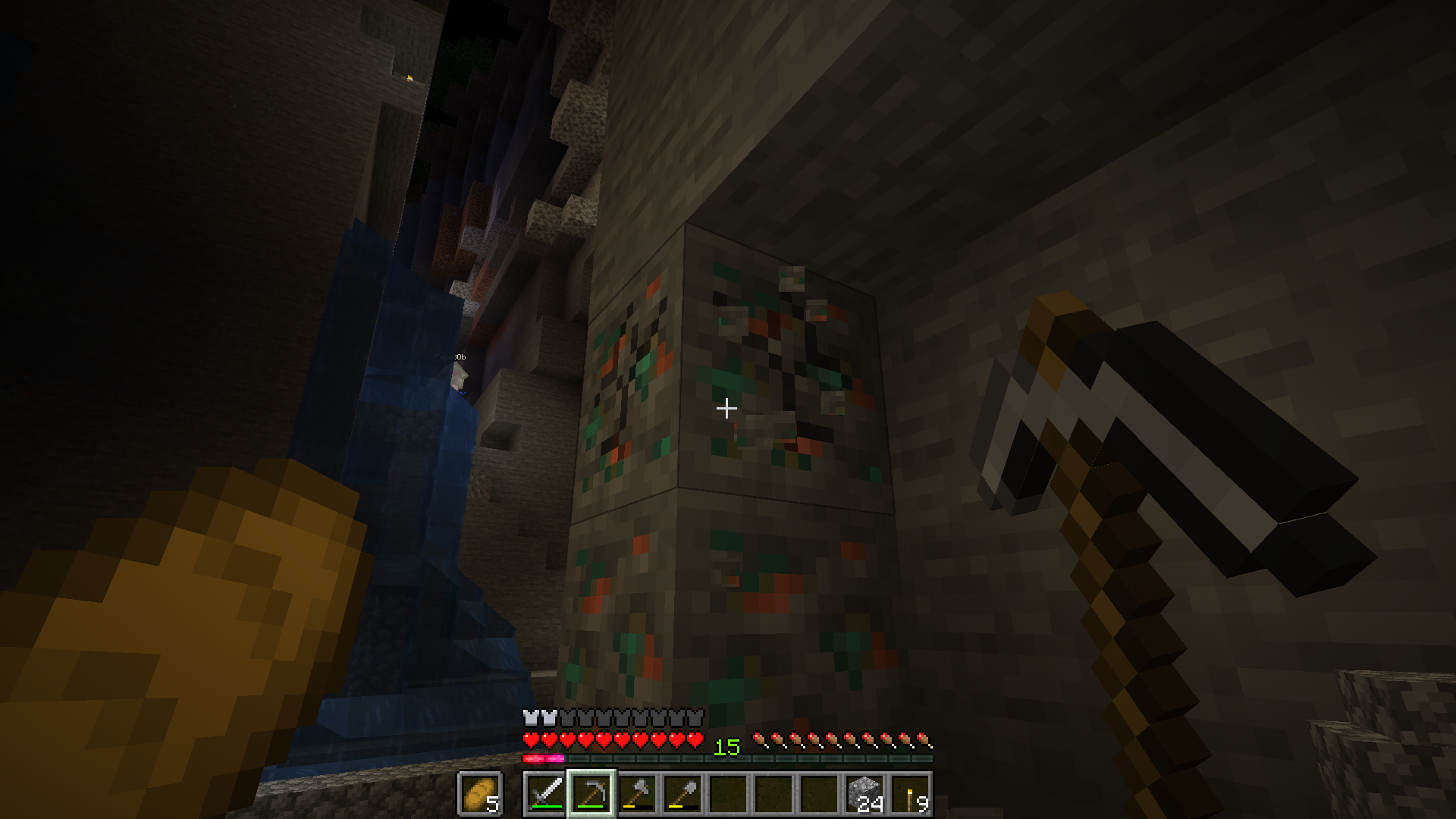Image resolution: width=1456 pixels, height=819 pixels.
Task: Select the iron sword hotbar slot
Action: pos(546,794)
